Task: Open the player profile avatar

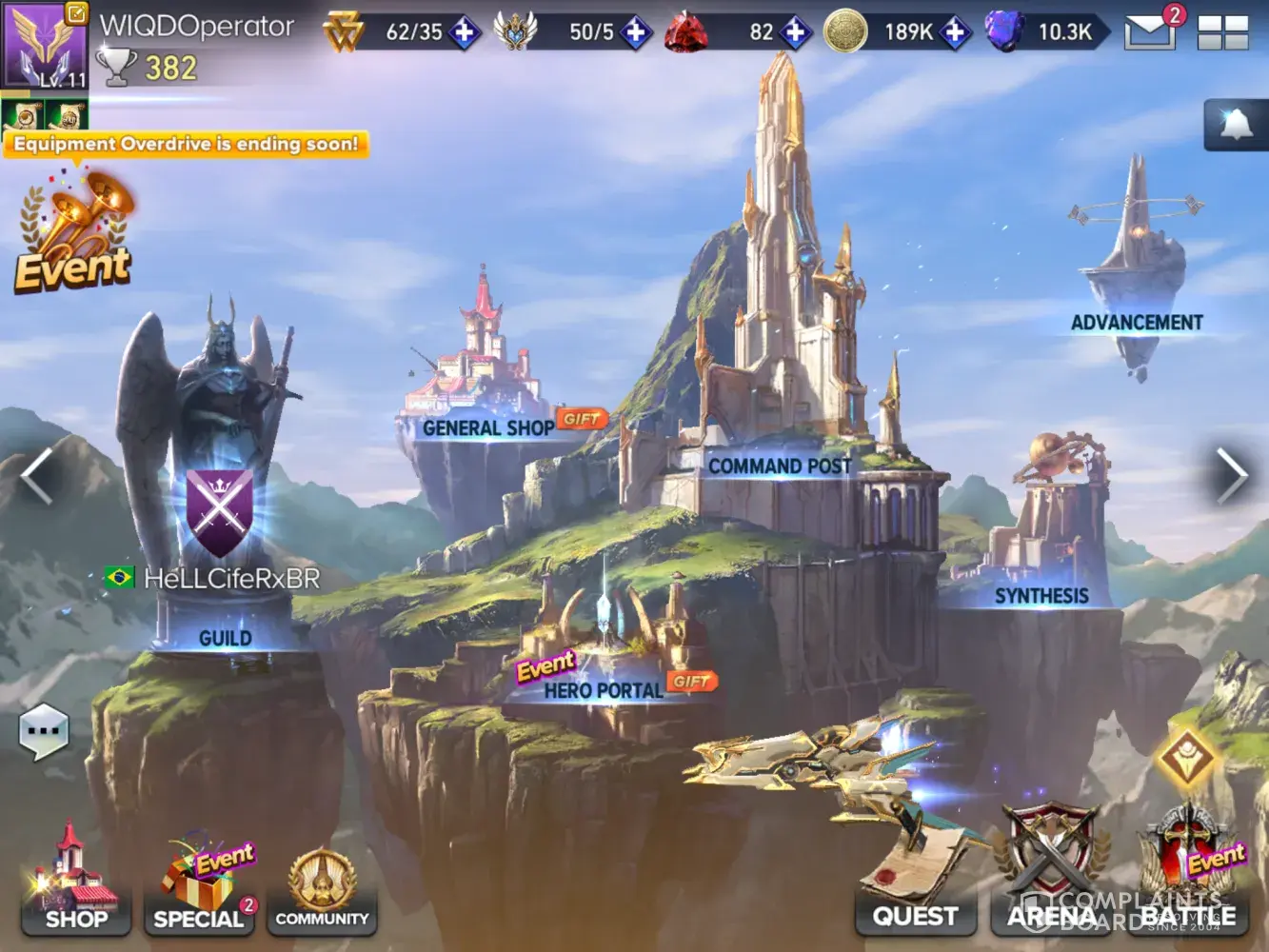Action: tap(44, 45)
